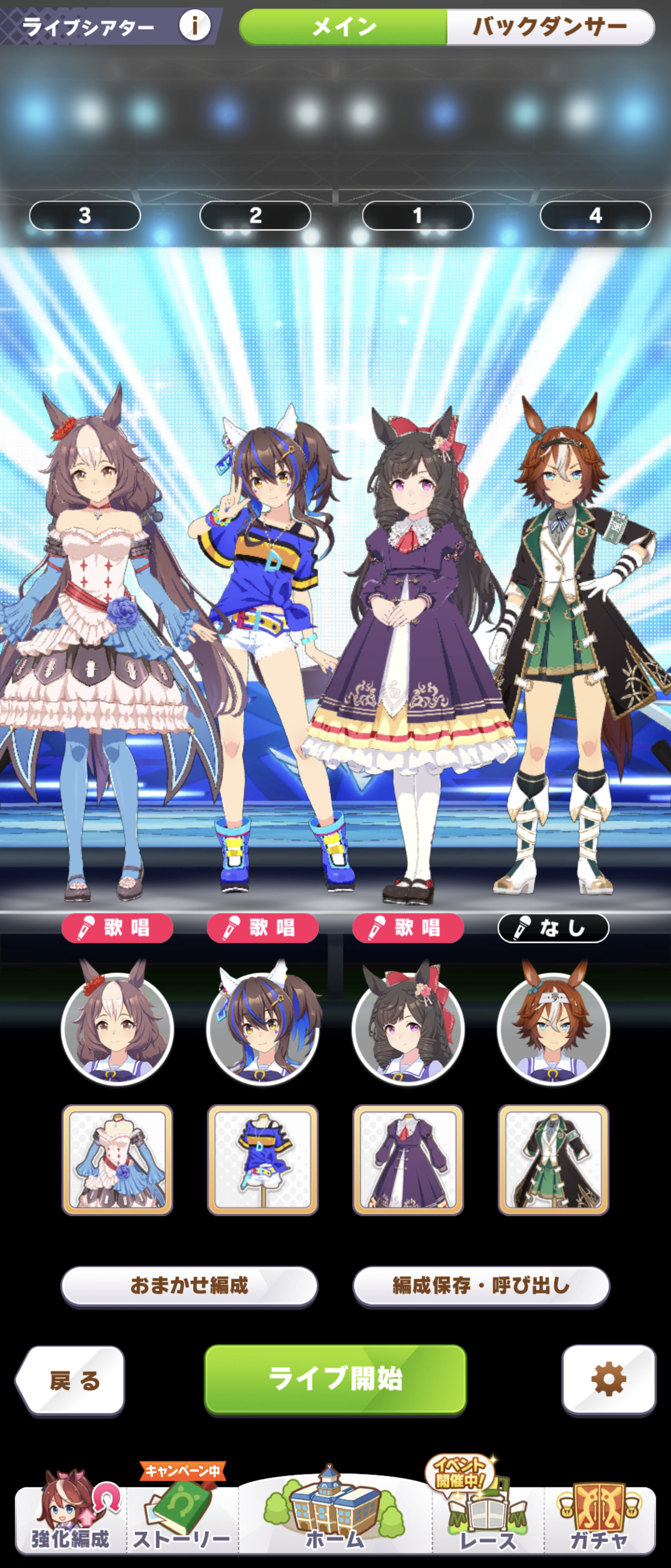The width and height of the screenshot is (671, 1568).
Task: Go back with the 戻る button
Action: tap(71, 1380)
